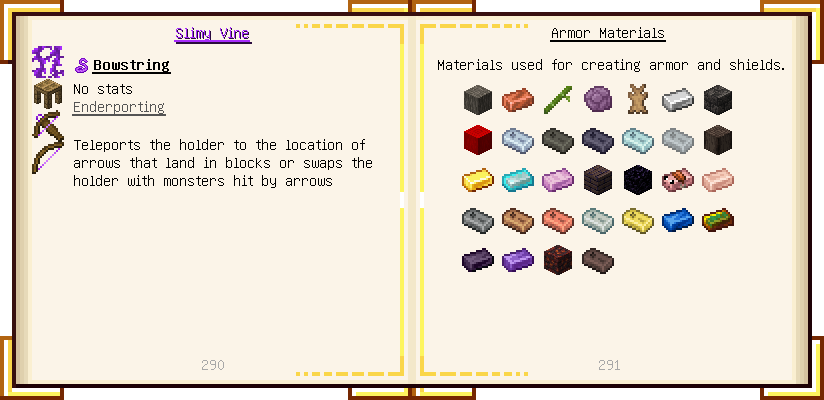Screen dimensions: 824x400
Task: Select the green bamboo stick material
Action: 558,99
